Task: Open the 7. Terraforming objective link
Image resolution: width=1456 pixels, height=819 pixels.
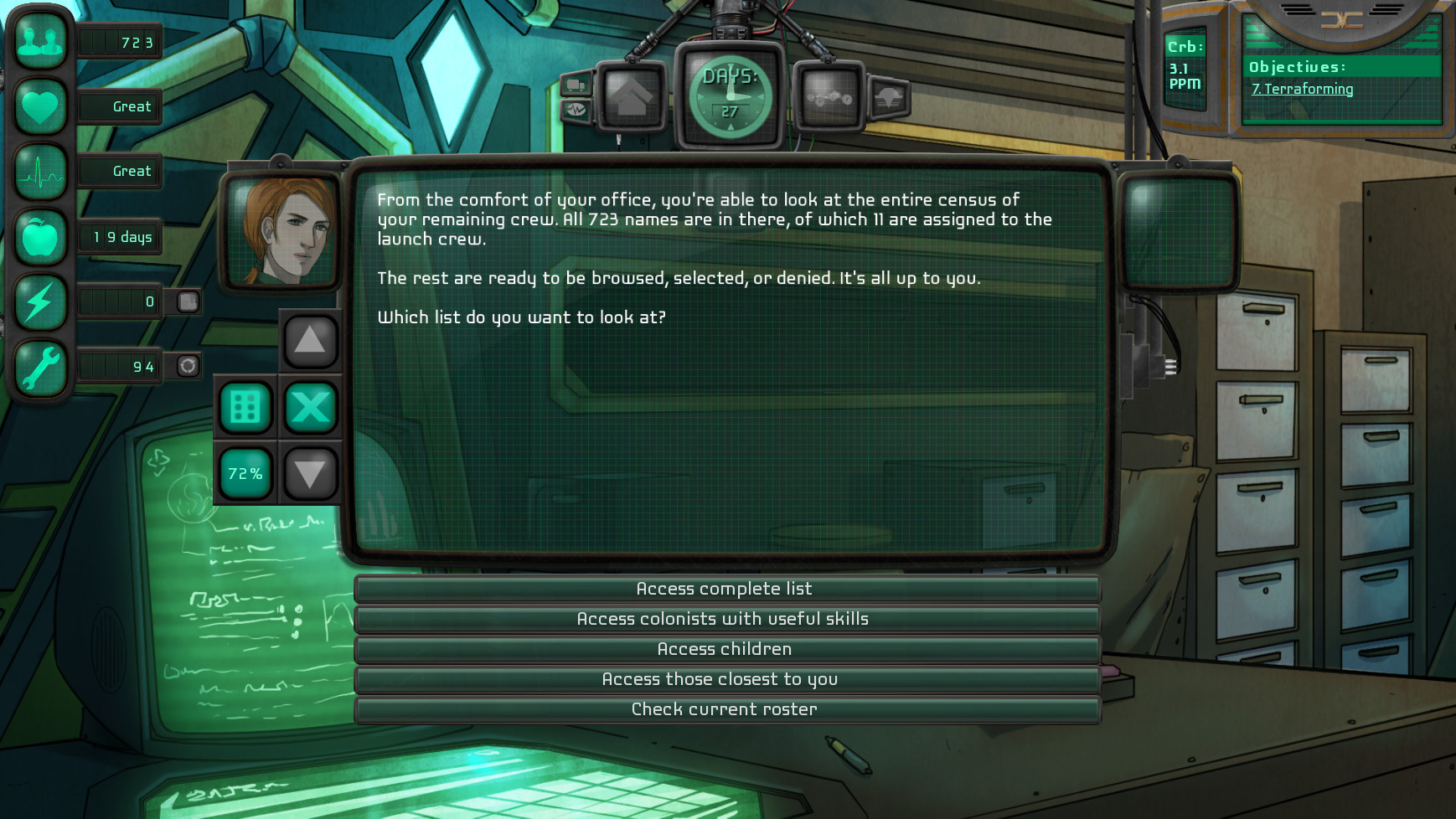Action: coord(1303,89)
